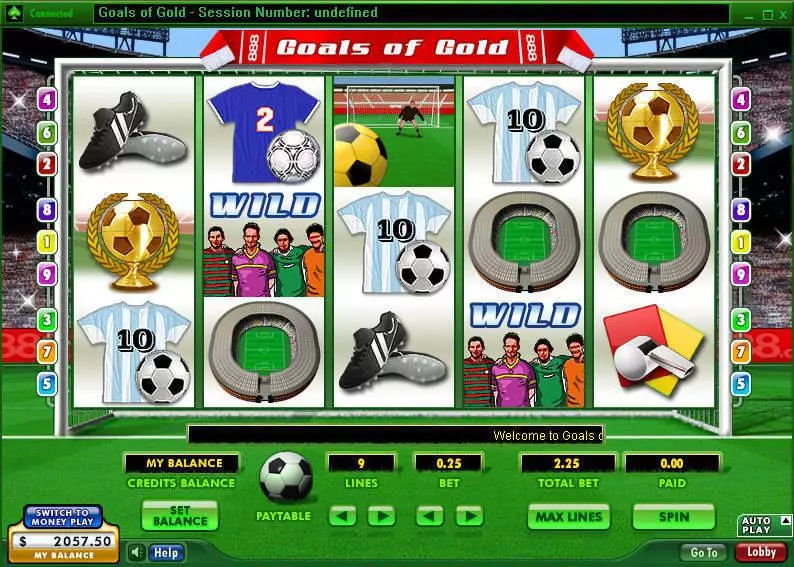Increase the number of lines

(381, 517)
